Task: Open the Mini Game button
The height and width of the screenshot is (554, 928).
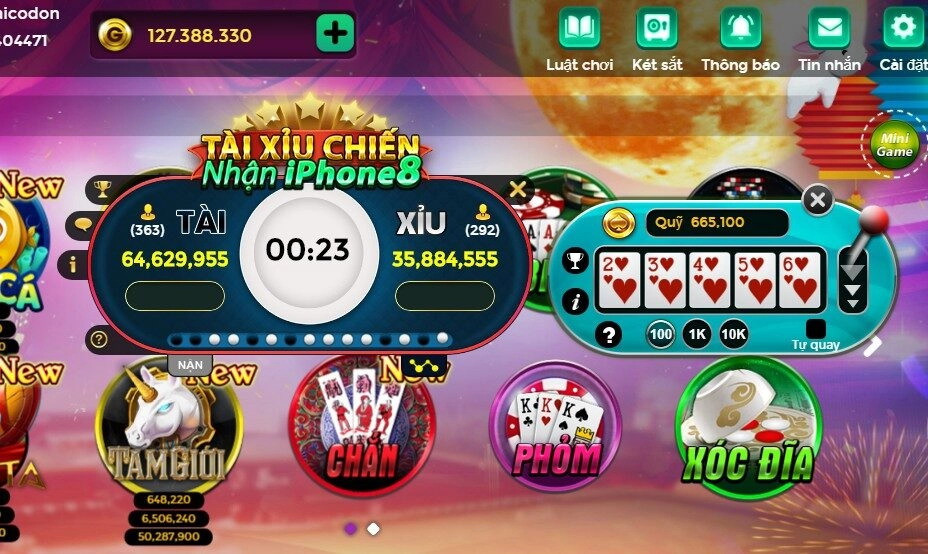Action: click(894, 145)
